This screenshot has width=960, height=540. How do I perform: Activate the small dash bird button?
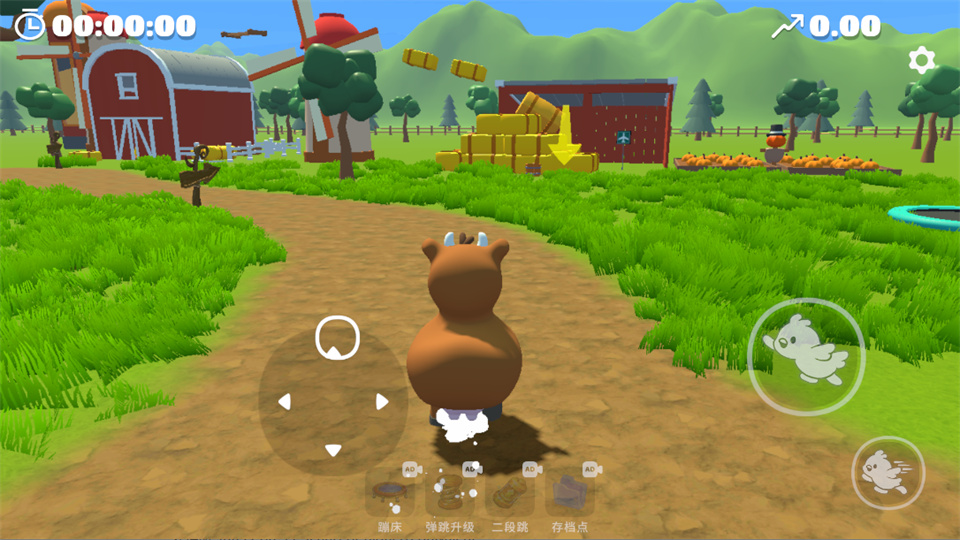point(888,473)
